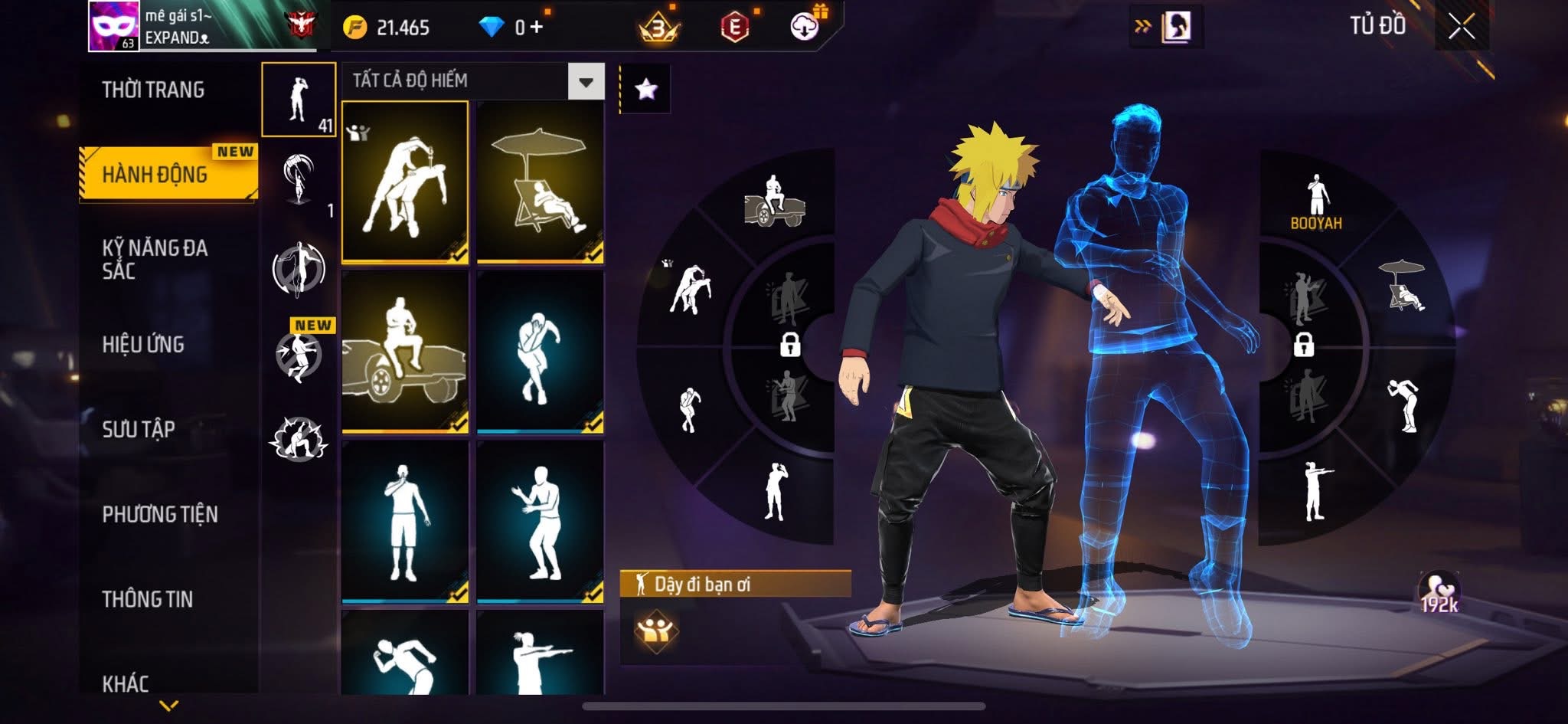Close the Tủ Đồ wardrobe screen
The height and width of the screenshot is (724, 1568).
click(1461, 28)
